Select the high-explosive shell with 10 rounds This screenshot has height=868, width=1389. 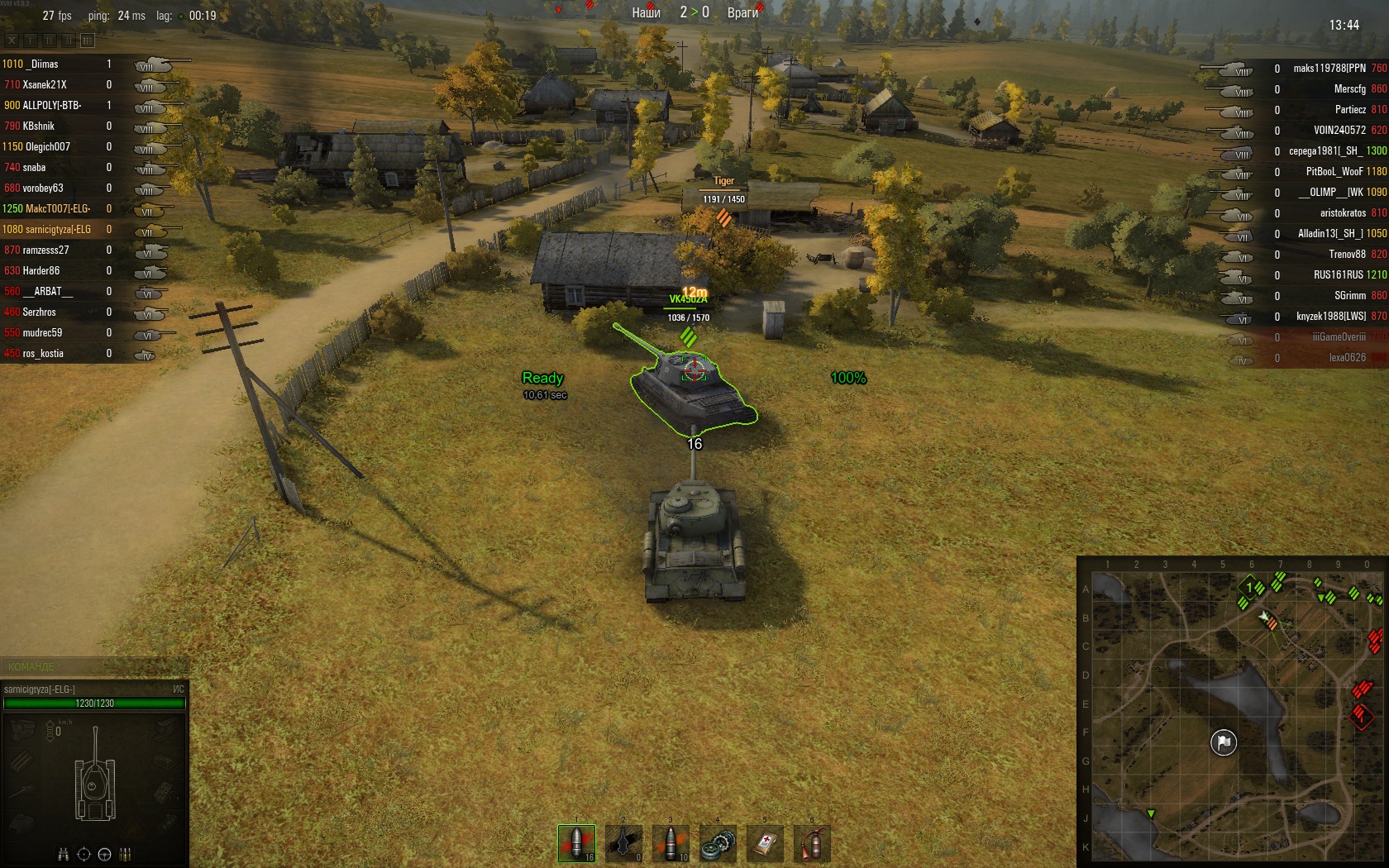click(671, 843)
